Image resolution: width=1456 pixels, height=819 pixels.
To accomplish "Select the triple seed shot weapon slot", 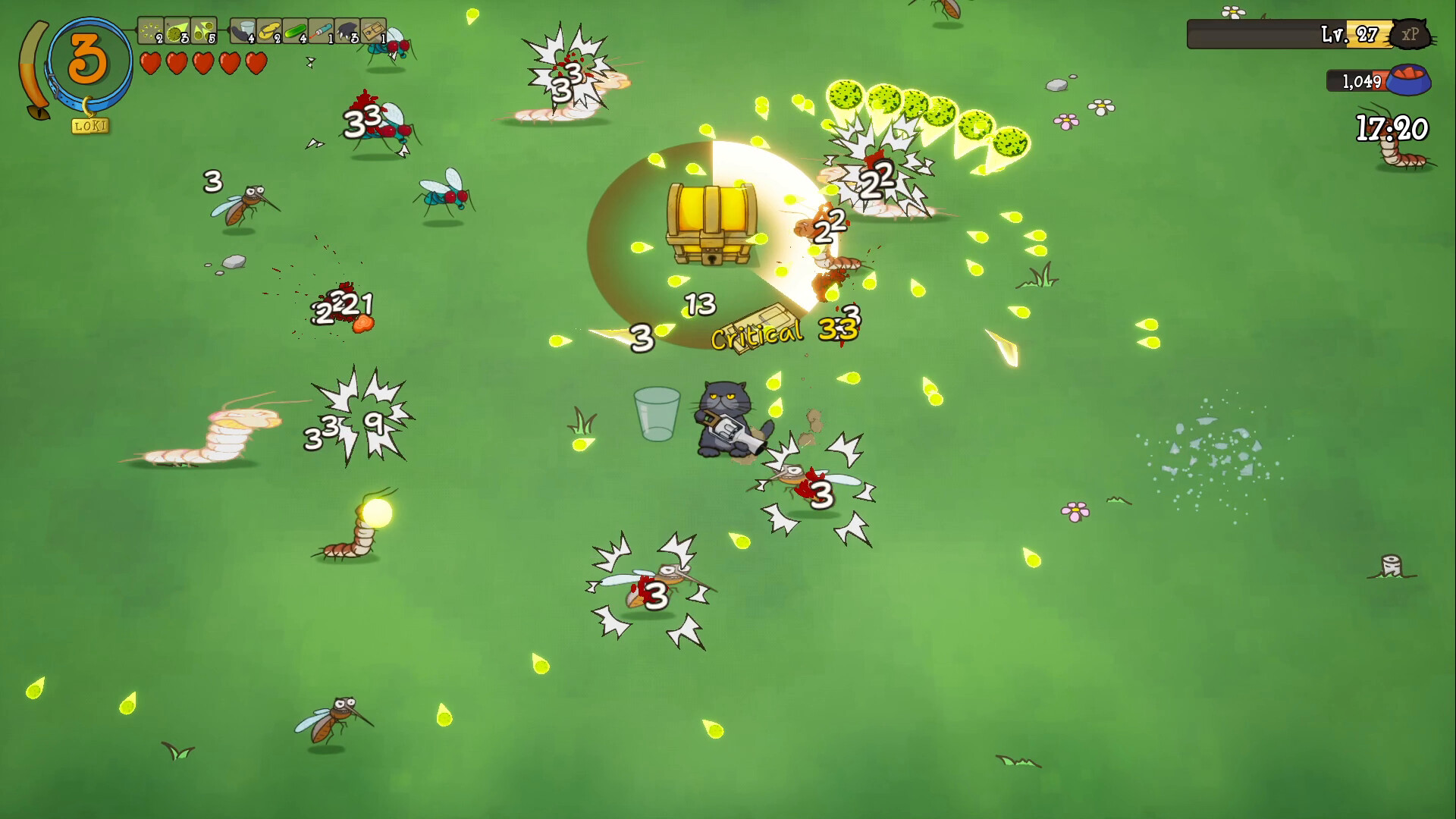I will [202, 32].
